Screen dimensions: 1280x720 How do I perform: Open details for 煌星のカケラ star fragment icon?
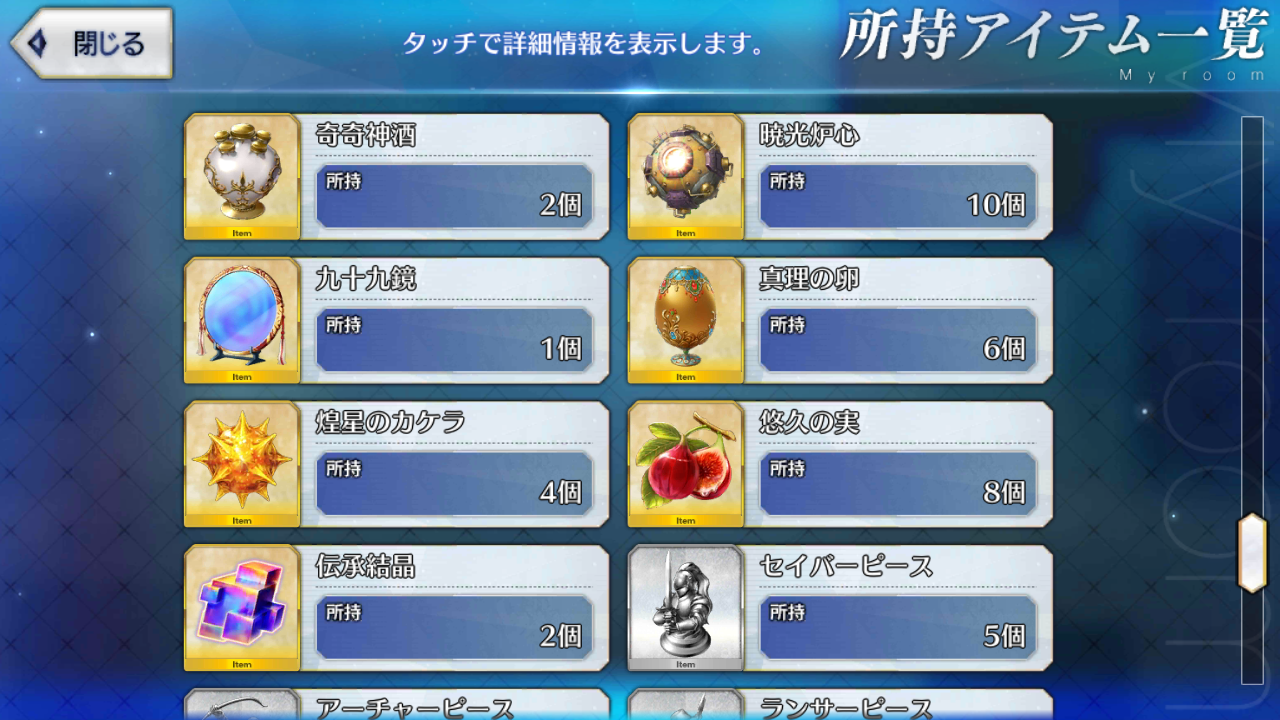[240, 464]
